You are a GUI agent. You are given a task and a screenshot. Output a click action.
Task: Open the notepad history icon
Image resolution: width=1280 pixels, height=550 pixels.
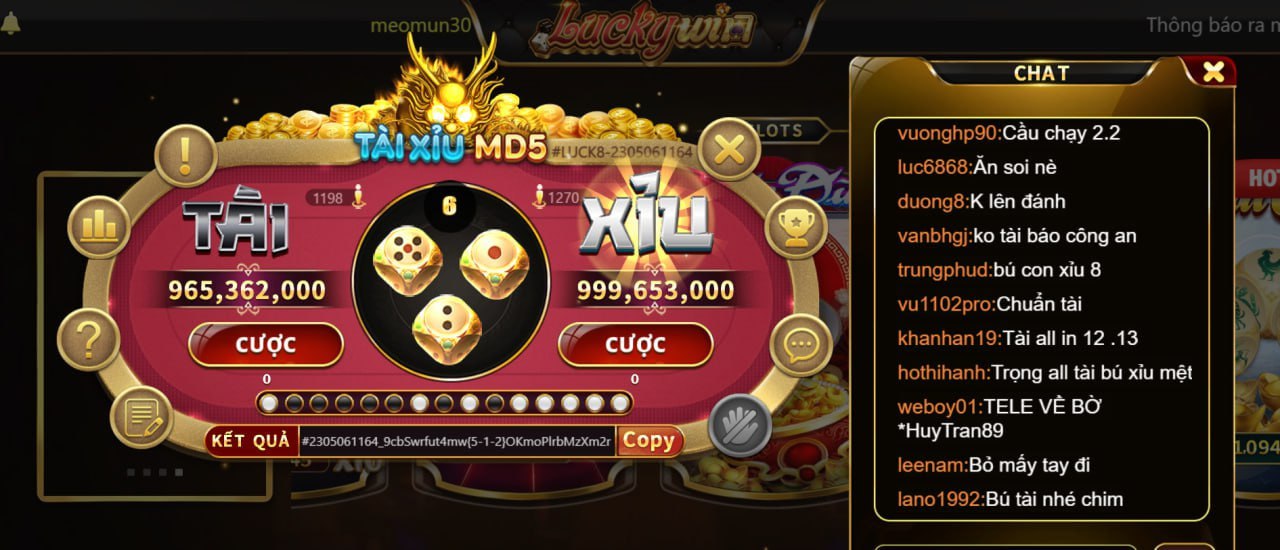[x=141, y=416]
